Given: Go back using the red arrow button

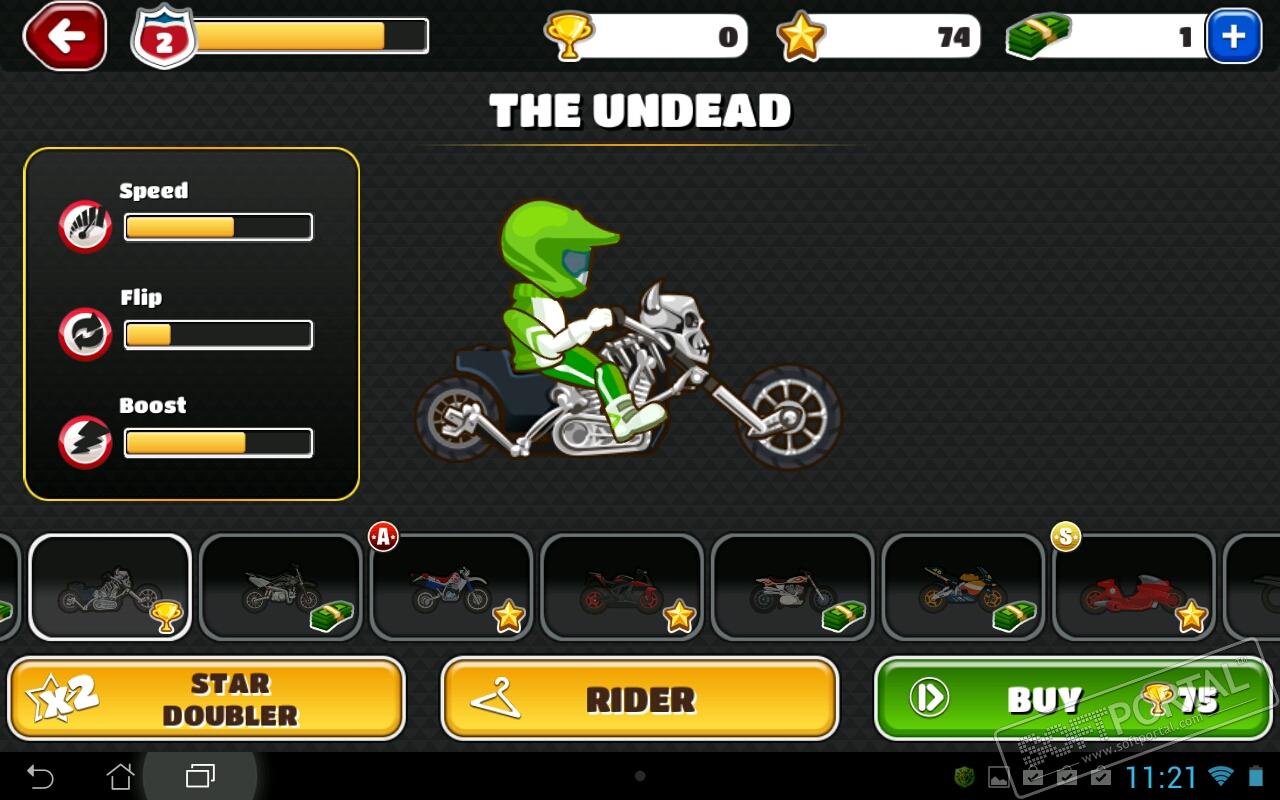Looking at the screenshot, I should [x=65, y=37].
